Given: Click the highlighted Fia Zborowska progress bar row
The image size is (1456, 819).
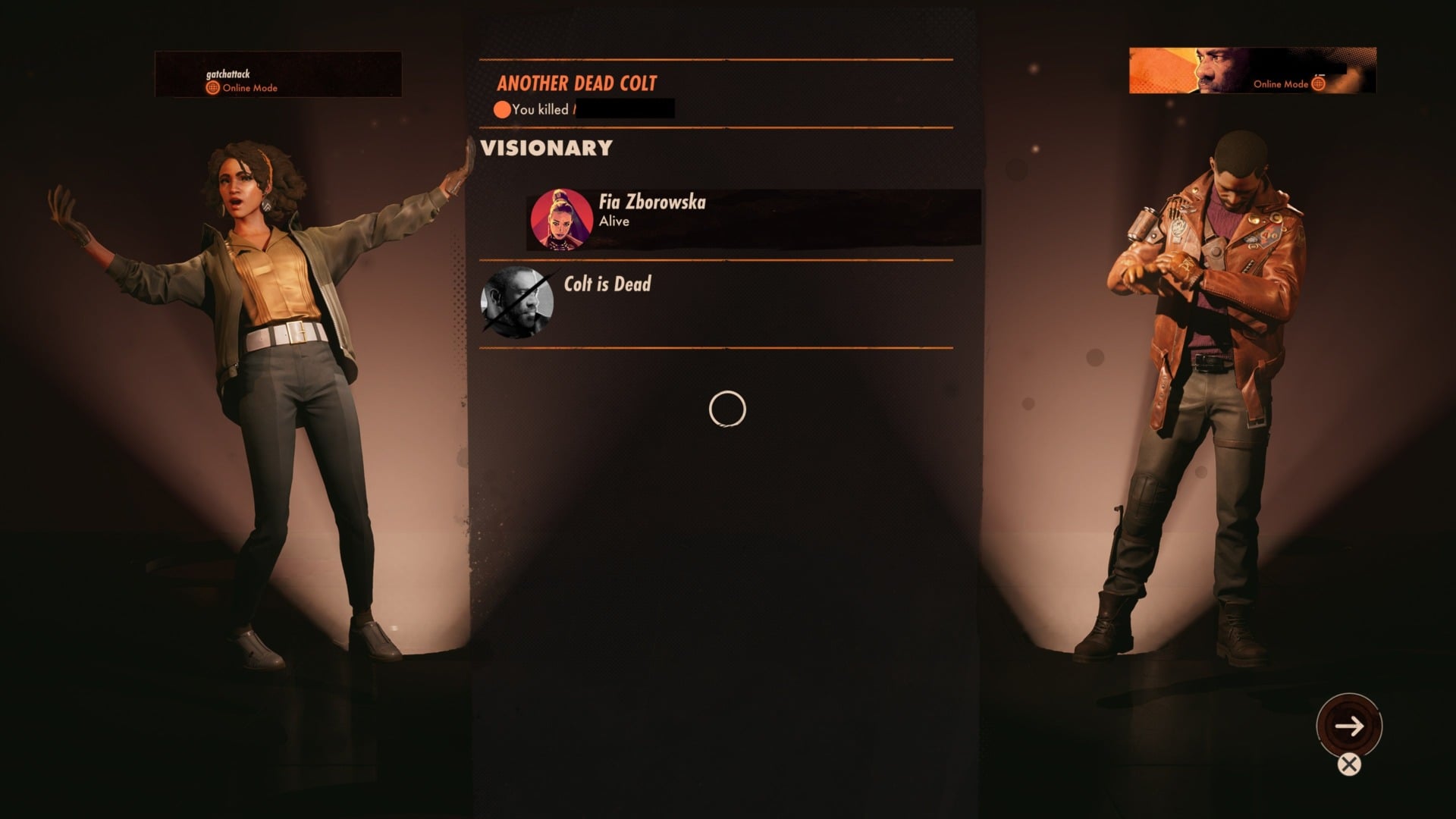Looking at the screenshot, I should click(747, 219).
